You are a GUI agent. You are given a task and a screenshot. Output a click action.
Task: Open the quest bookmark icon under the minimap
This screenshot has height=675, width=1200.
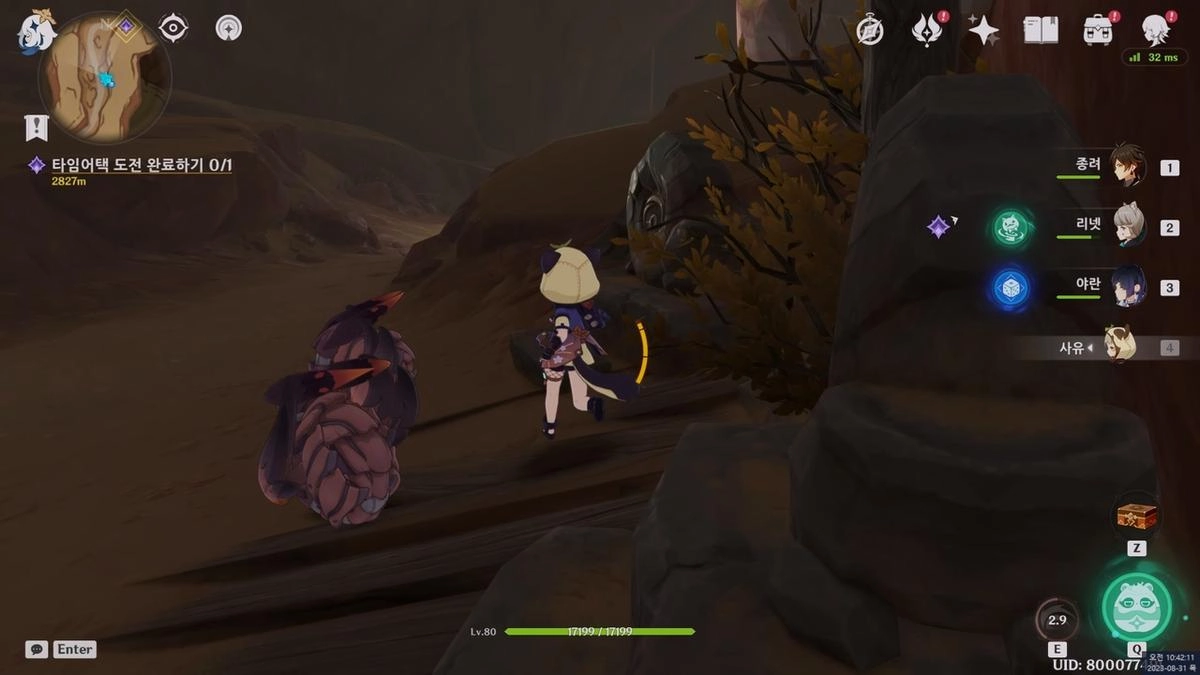click(x=36, y=127)
